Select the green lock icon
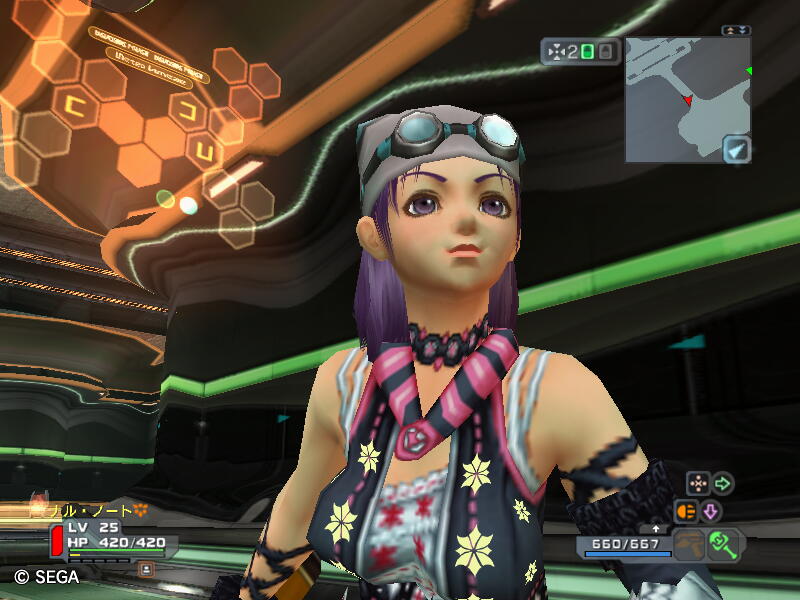800x600 pixels. [588, 51]
